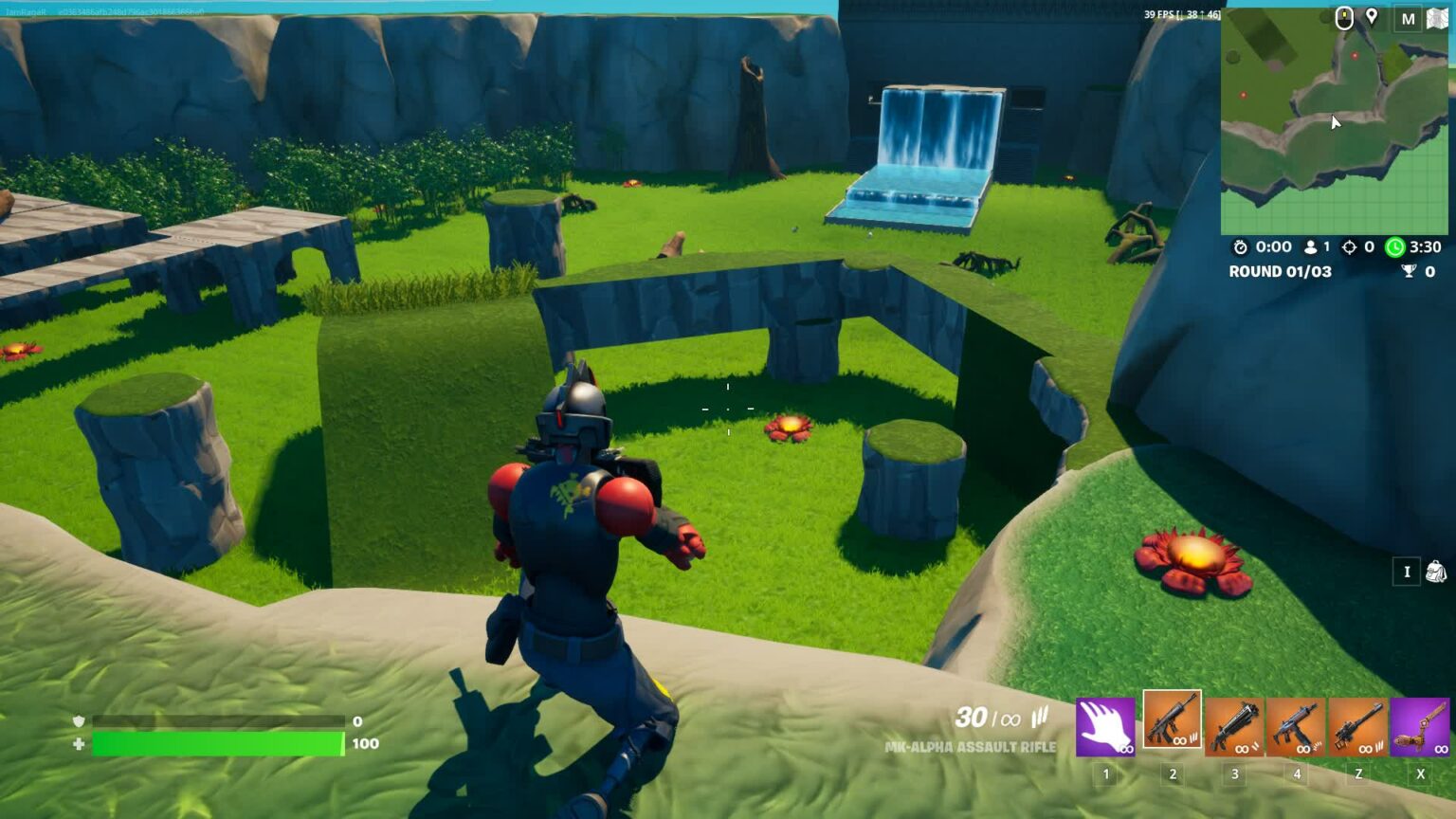Click the green match clock icon showing 3:30
Image resolution: width=1456 pixels, height=819 pixels.
pyautogui.click(x=1394, y=247)
